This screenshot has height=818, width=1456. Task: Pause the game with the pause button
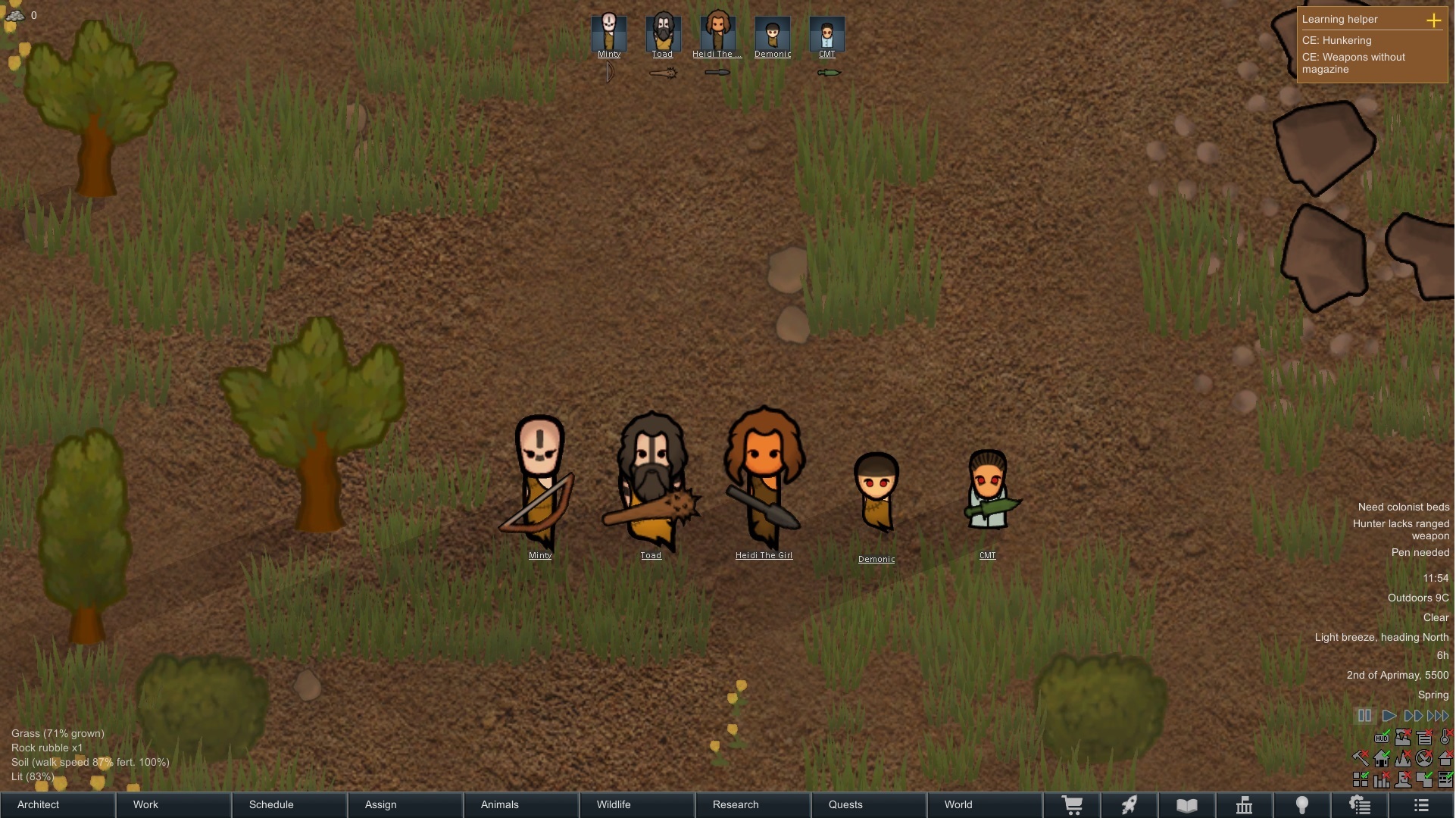pyautogui.click(x=1364, y=716)
